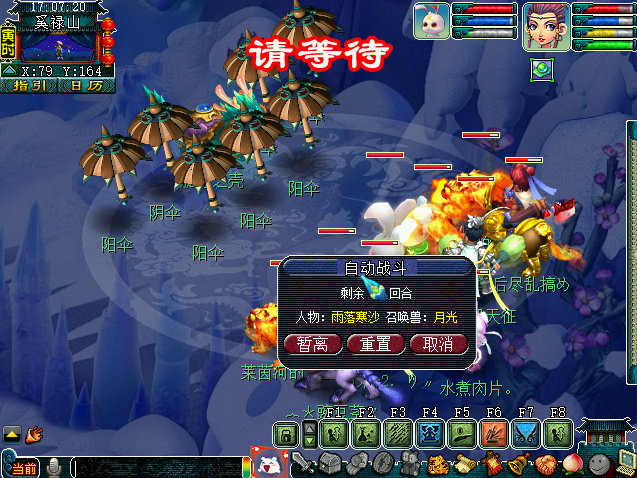This screenshot has width=637, height=478.
Task: Open the 指引 guide button
Action: click(35, 85)
